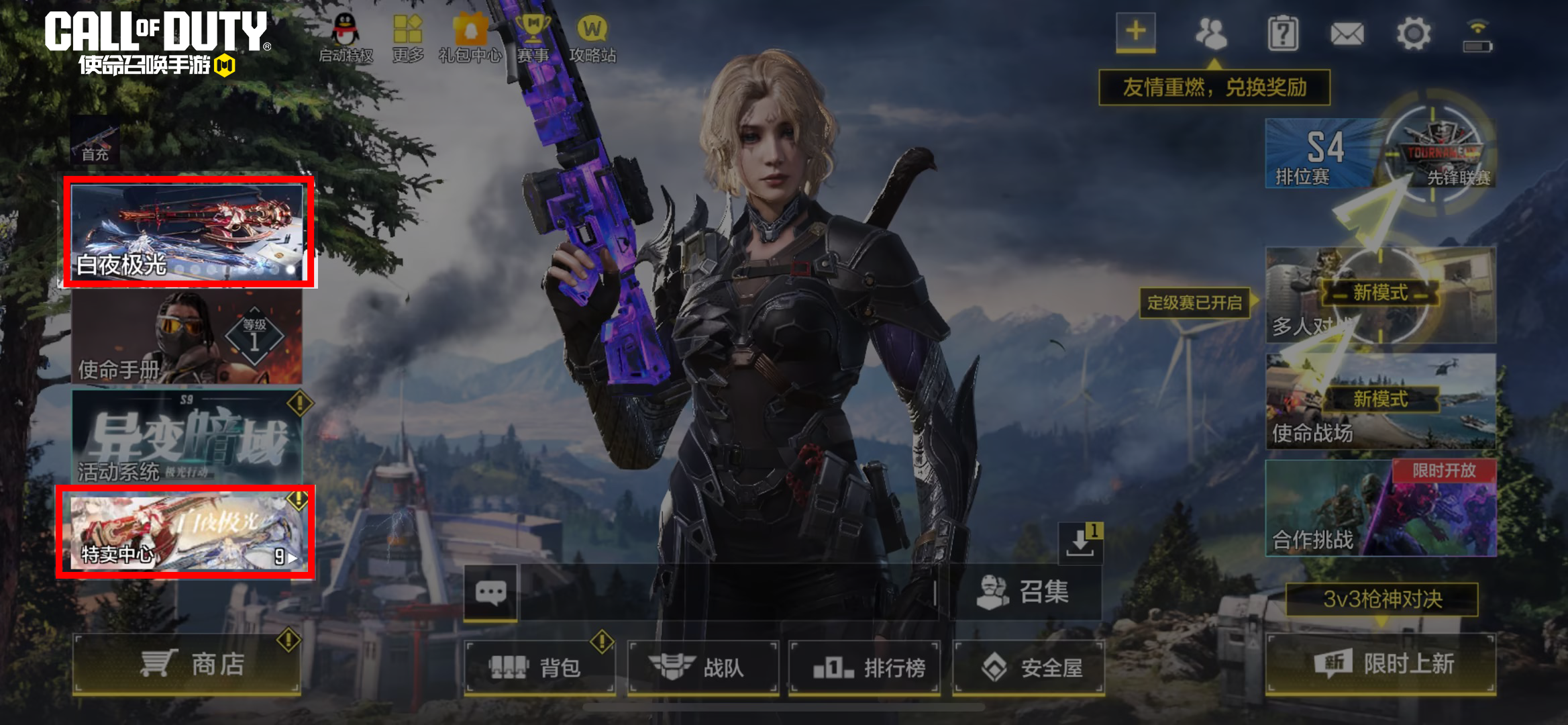
Task: Visit the 特卖中心 sale center banner
Action: (x=186, y=531)
